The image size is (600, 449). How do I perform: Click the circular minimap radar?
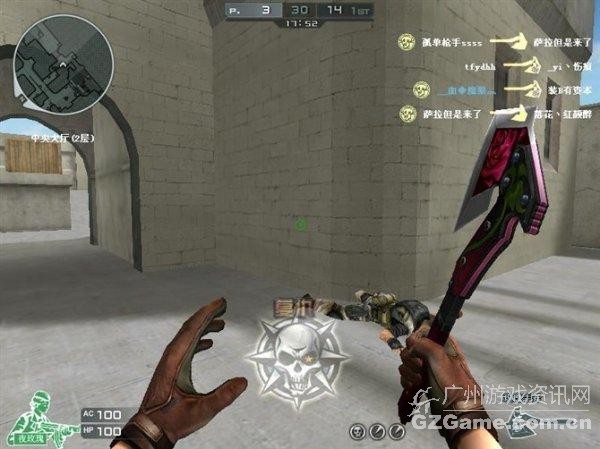point(63,65)
